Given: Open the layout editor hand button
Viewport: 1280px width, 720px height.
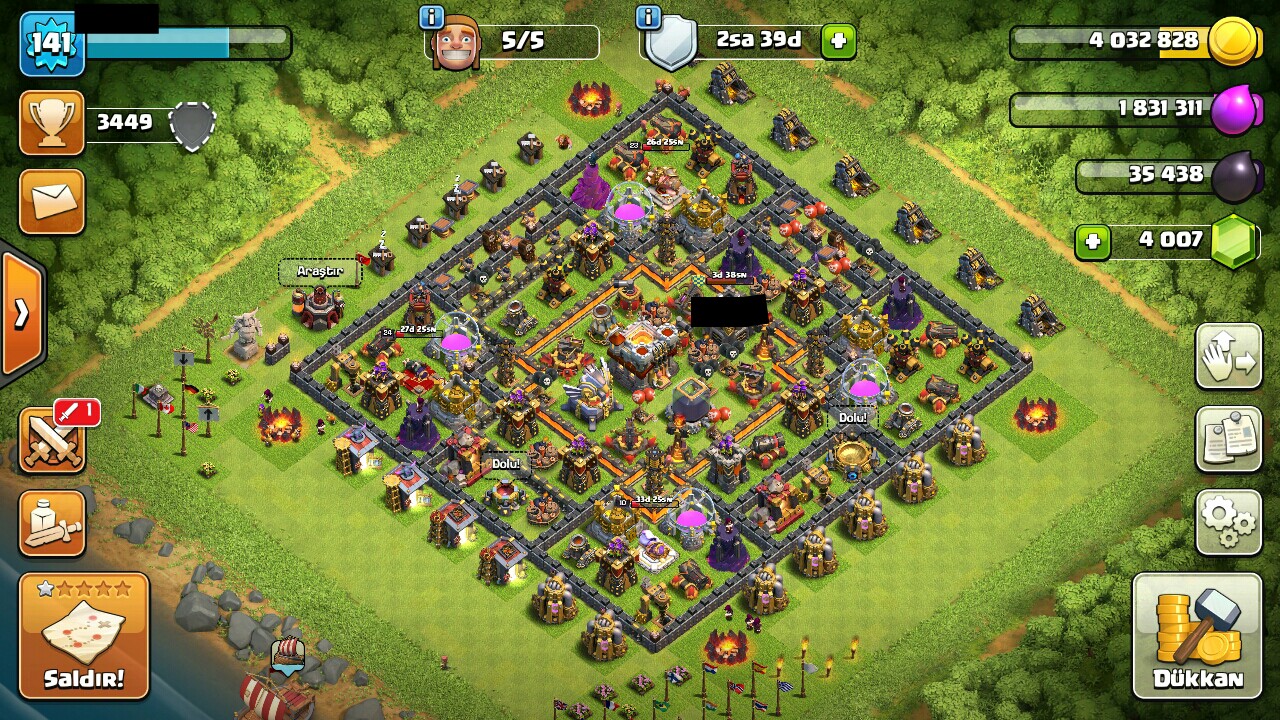Looking at the screenshot, I should coord(1228,356).
